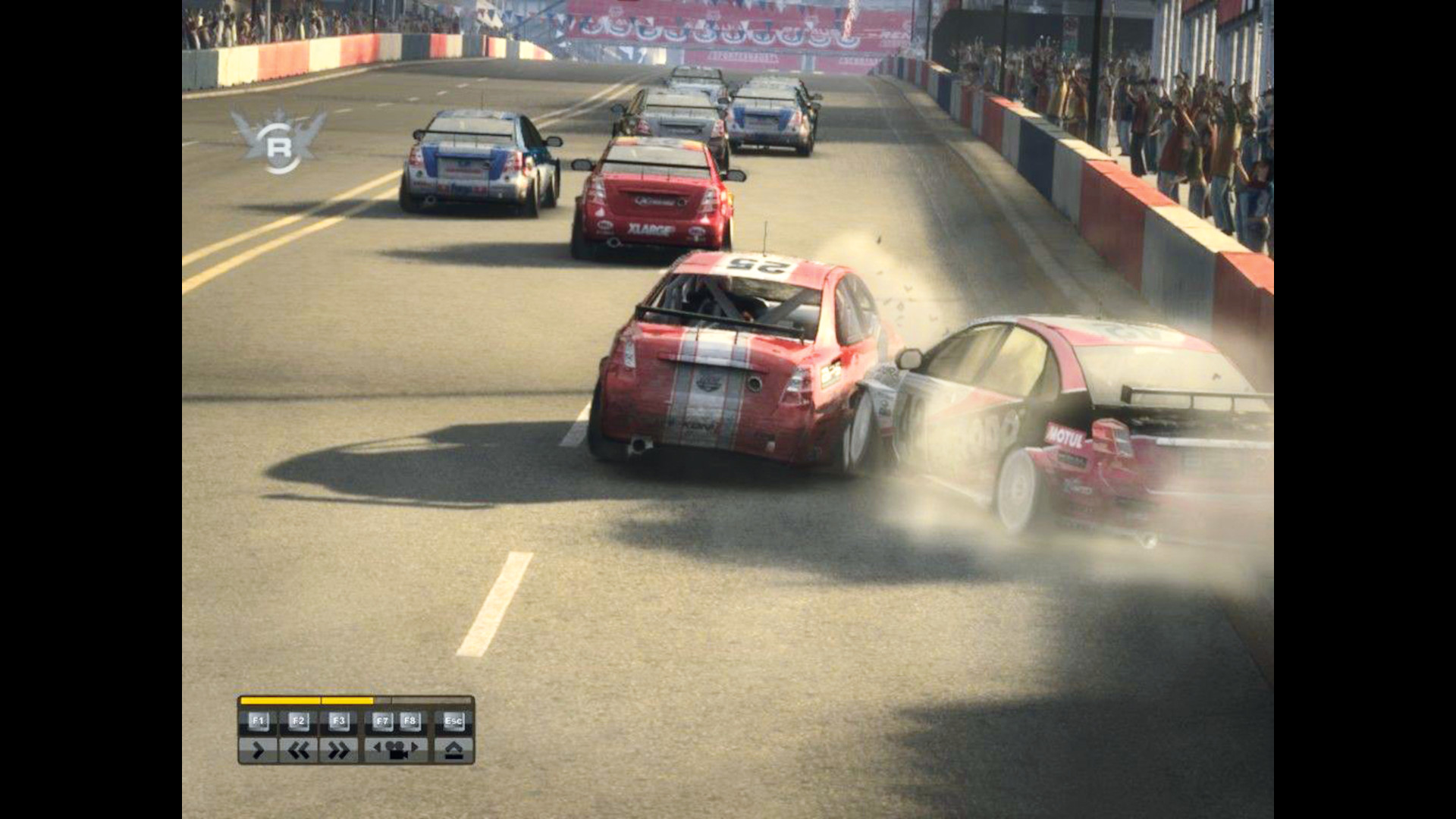
Task: Click the fast-forward double-chevron icon
Action: coord(337,749)
